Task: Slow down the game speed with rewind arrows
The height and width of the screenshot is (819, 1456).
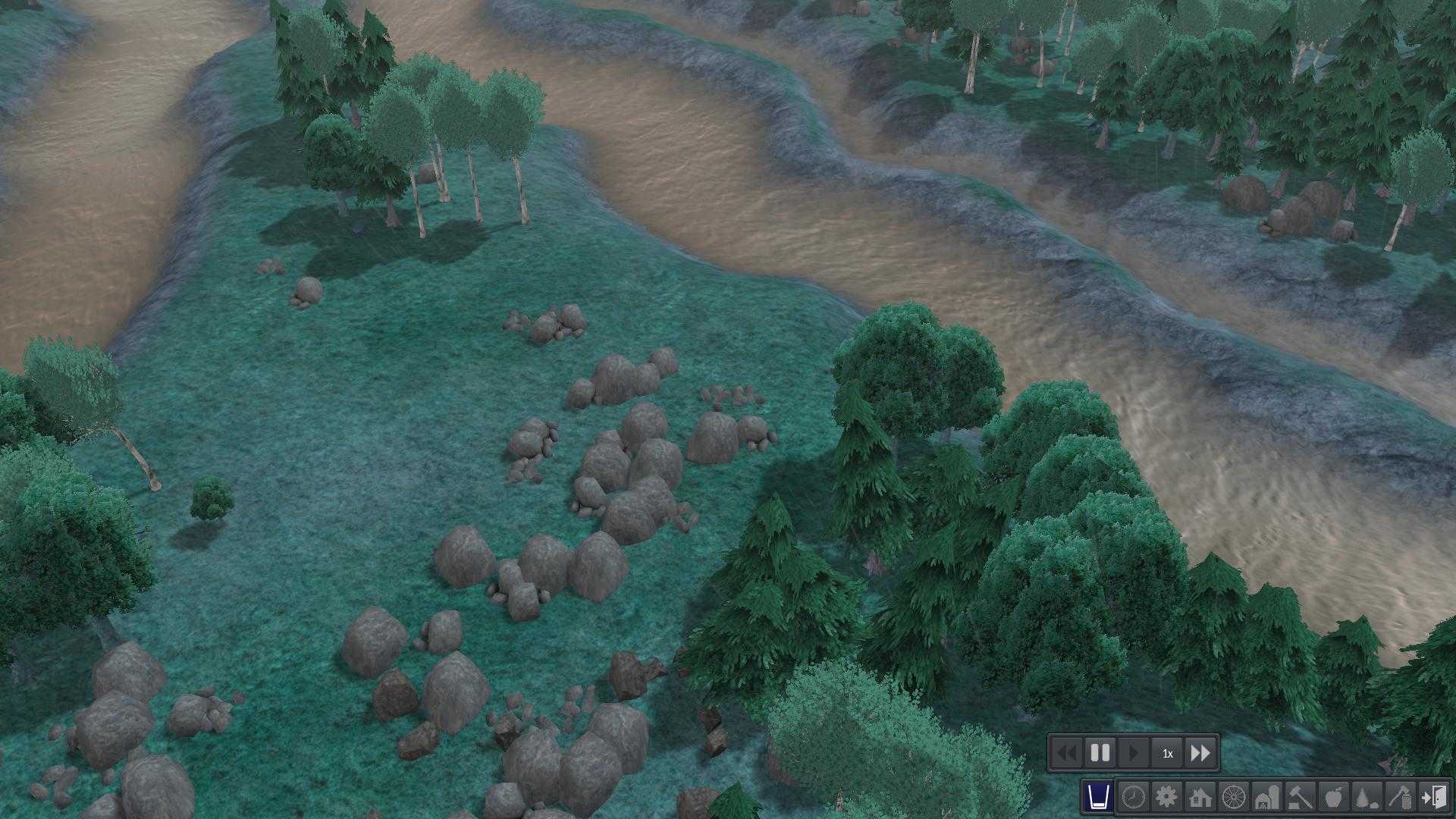Action: click(x=1066, y=753)
